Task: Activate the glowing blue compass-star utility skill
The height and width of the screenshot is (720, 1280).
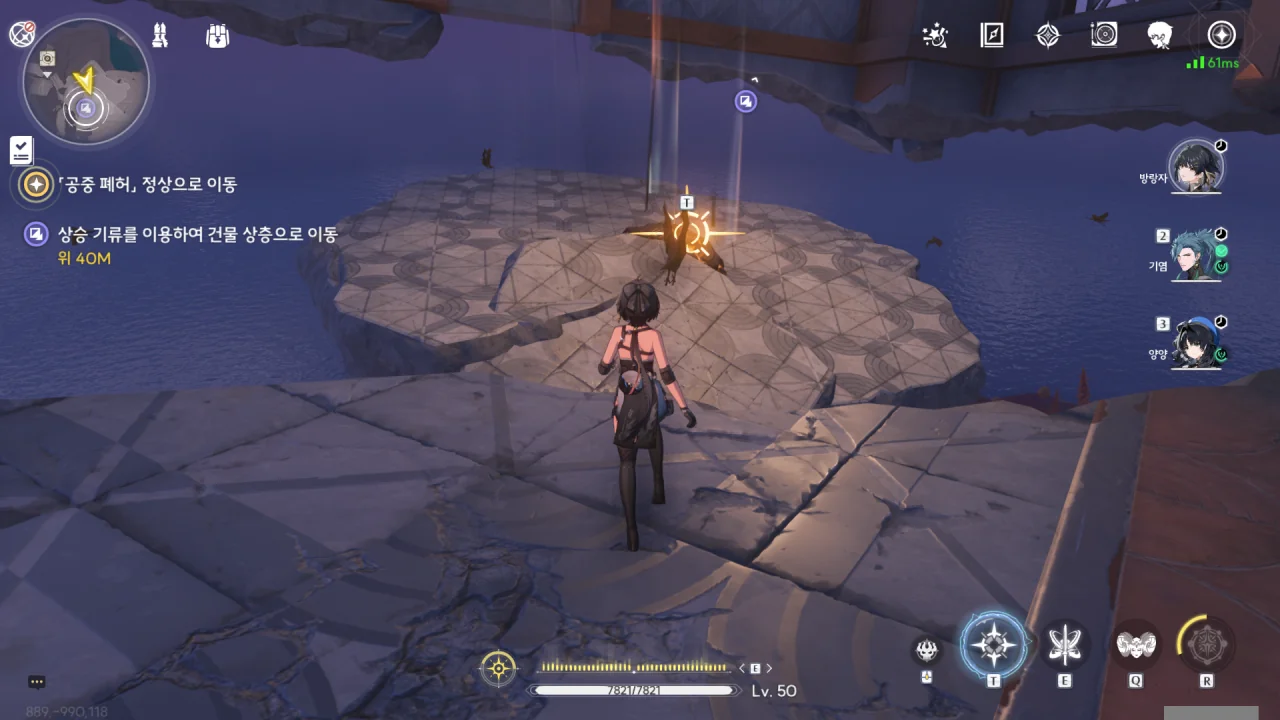Action: [x=993, y=646]
